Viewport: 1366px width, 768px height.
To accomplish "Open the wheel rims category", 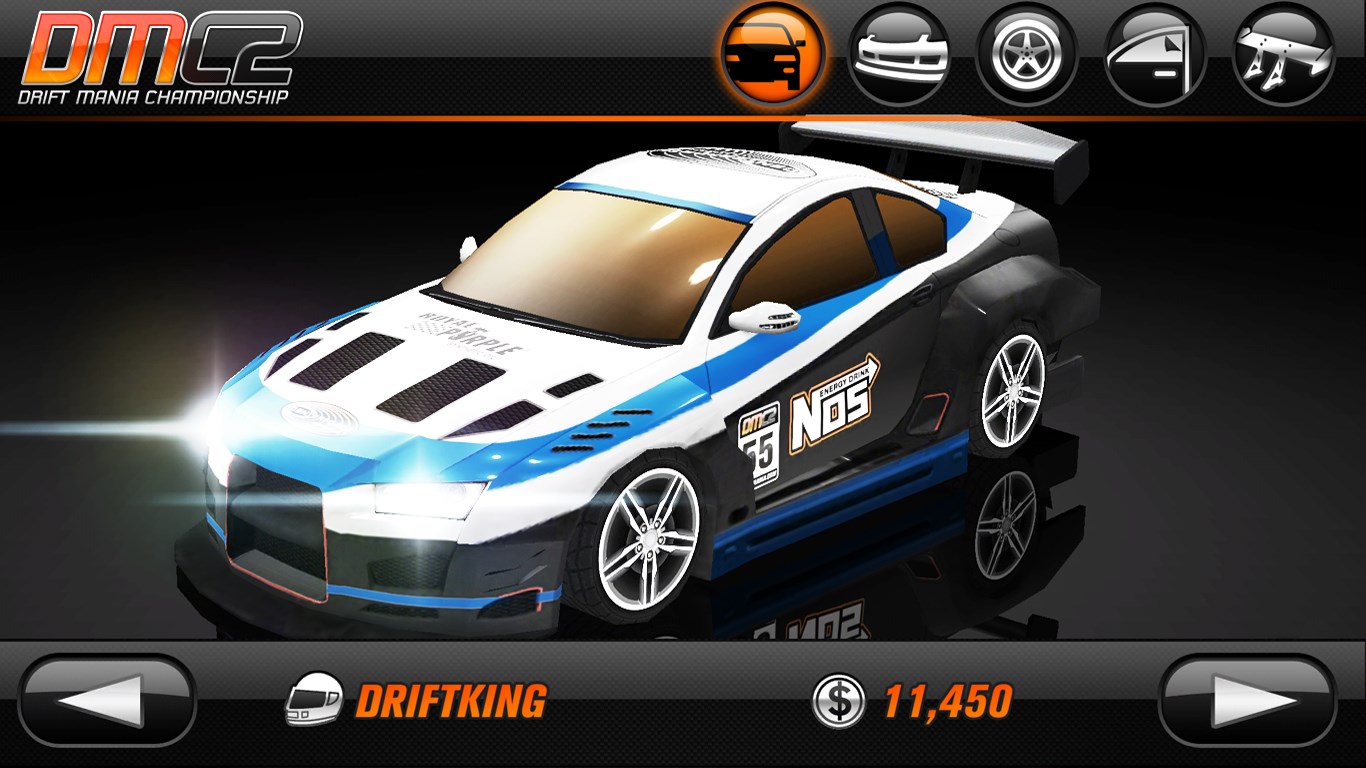I will pyautogui.click(x=1027, y=55).
